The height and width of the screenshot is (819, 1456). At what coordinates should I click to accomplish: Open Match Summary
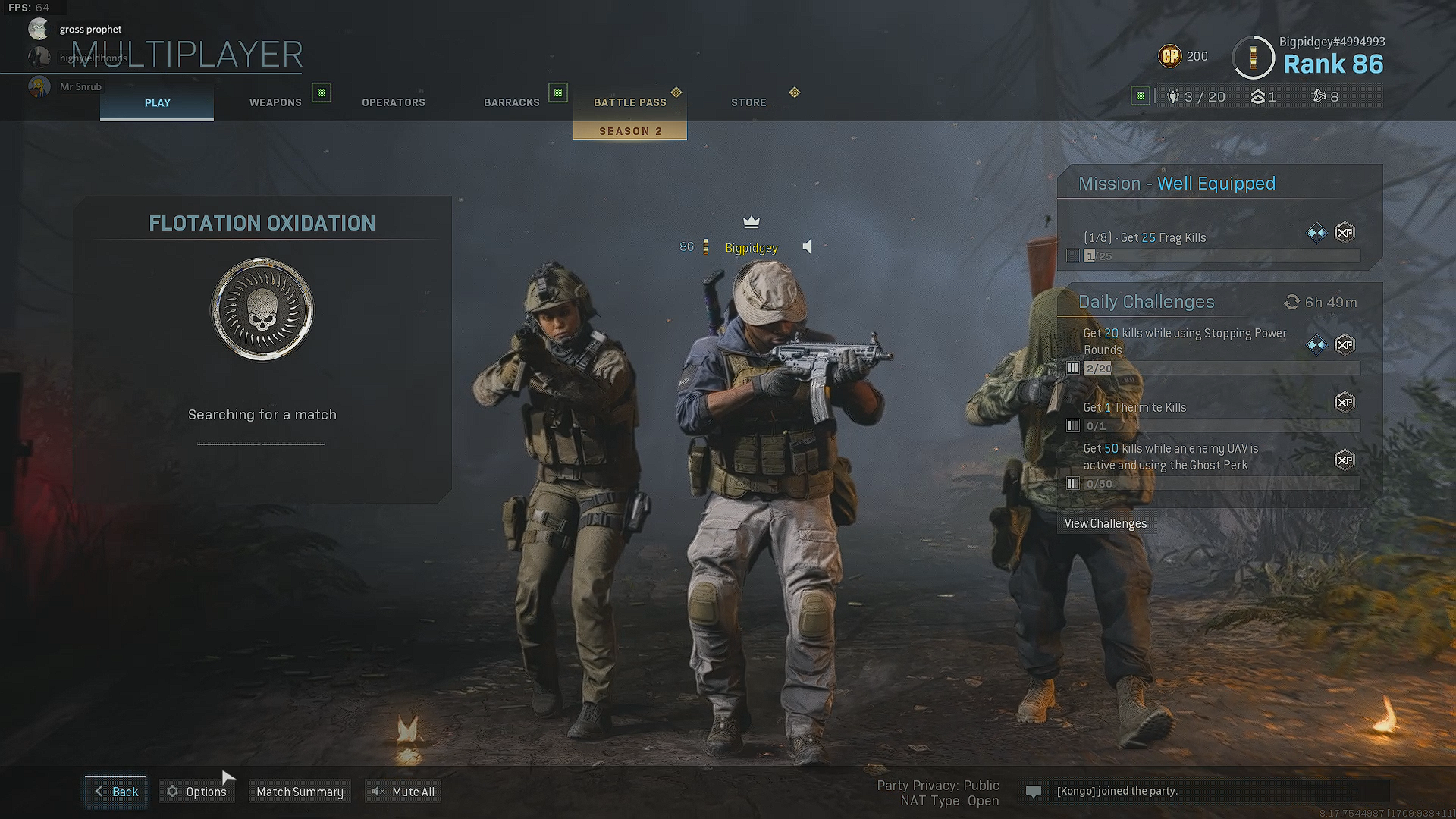pyautogui.click(x=300, y=791)
